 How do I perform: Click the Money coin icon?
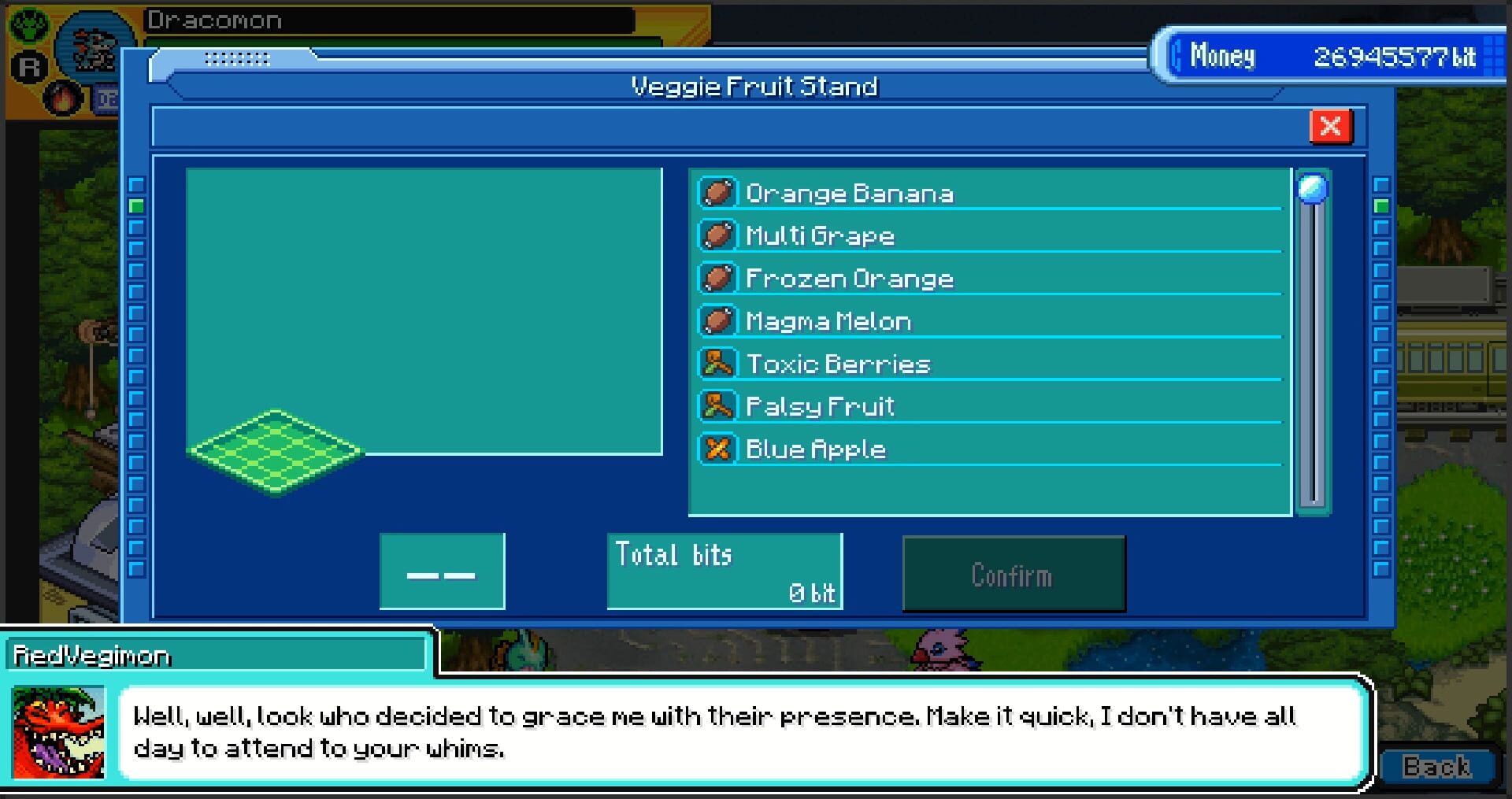pyautogui.click(x=1177, y=57)
